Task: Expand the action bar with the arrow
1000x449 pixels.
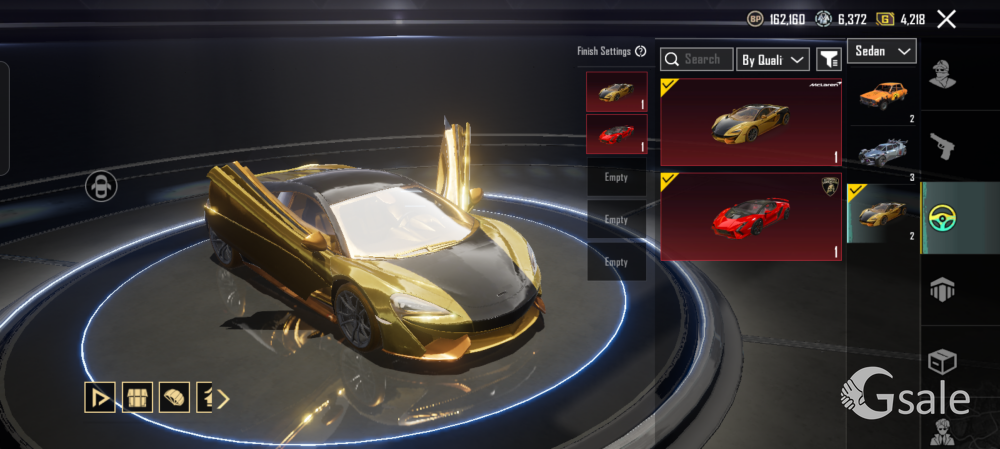Action: tap(224, 399)
